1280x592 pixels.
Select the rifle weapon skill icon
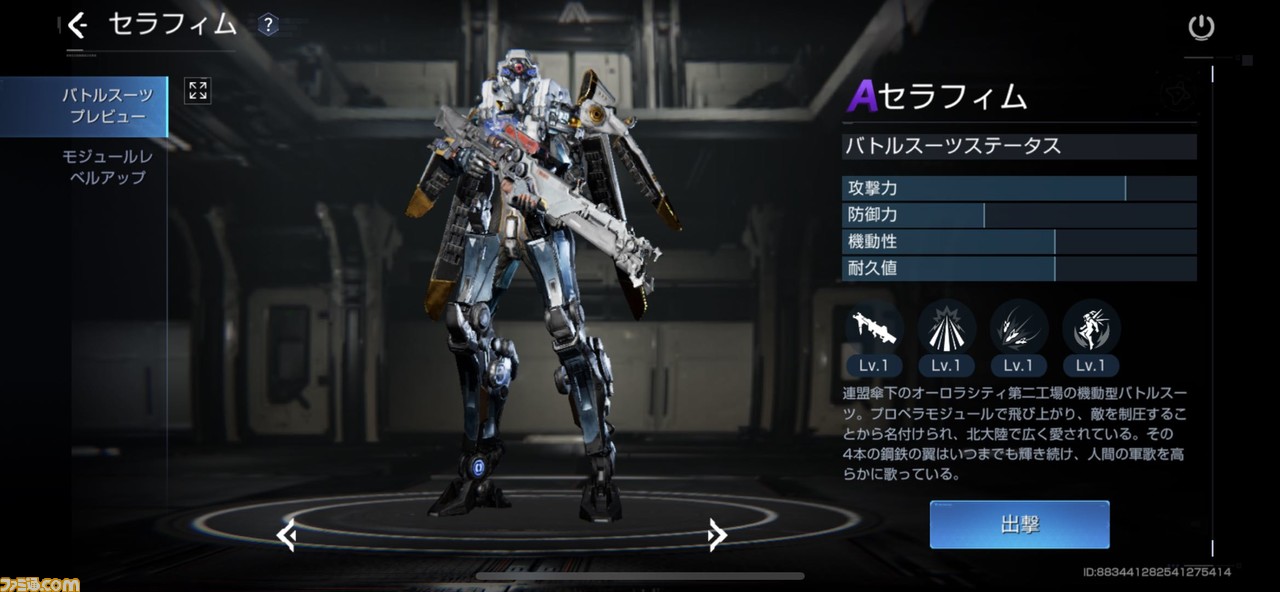pos(874,328)
